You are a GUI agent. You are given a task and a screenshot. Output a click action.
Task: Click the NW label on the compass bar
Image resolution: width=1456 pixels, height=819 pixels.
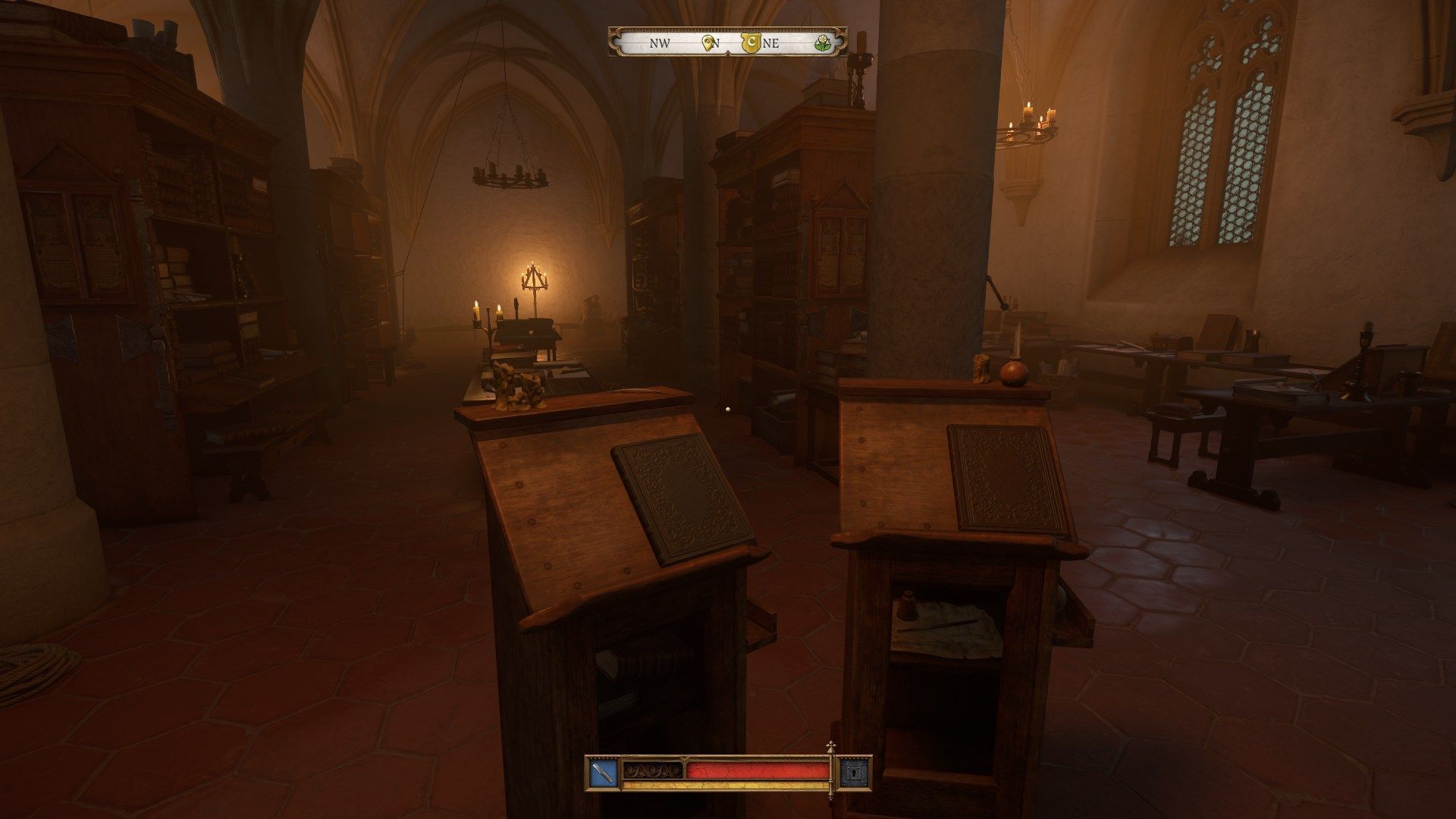tap(659, 43)
